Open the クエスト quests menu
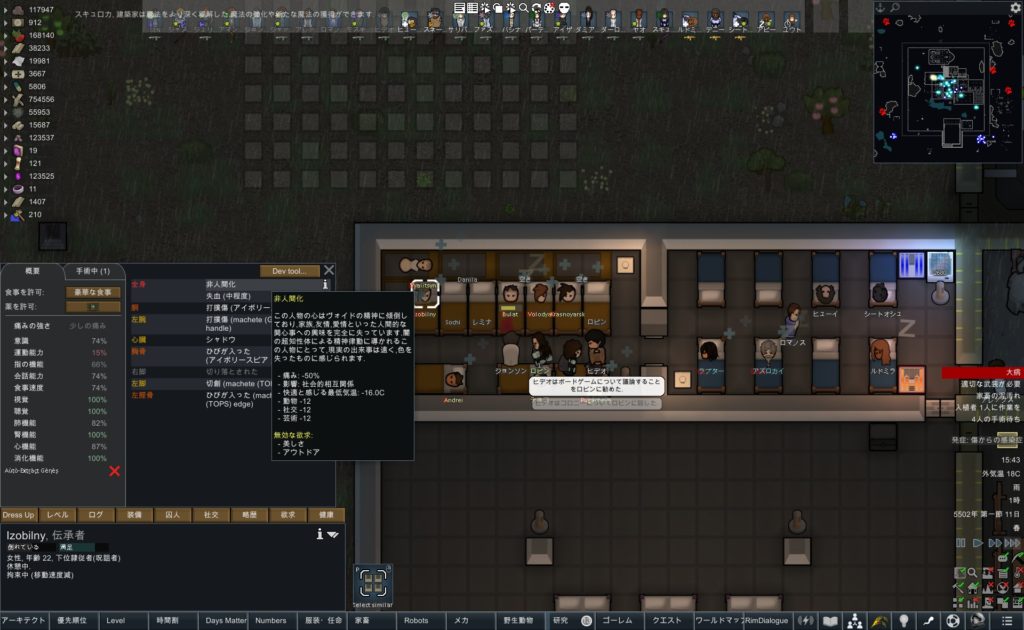 click(x=667, y=621)
